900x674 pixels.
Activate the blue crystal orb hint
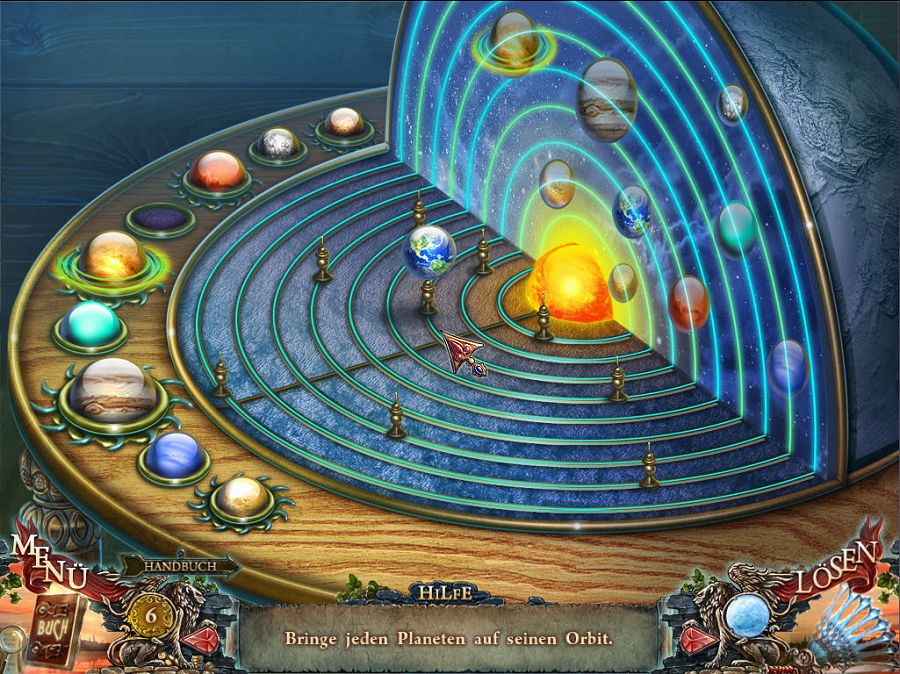746,612
